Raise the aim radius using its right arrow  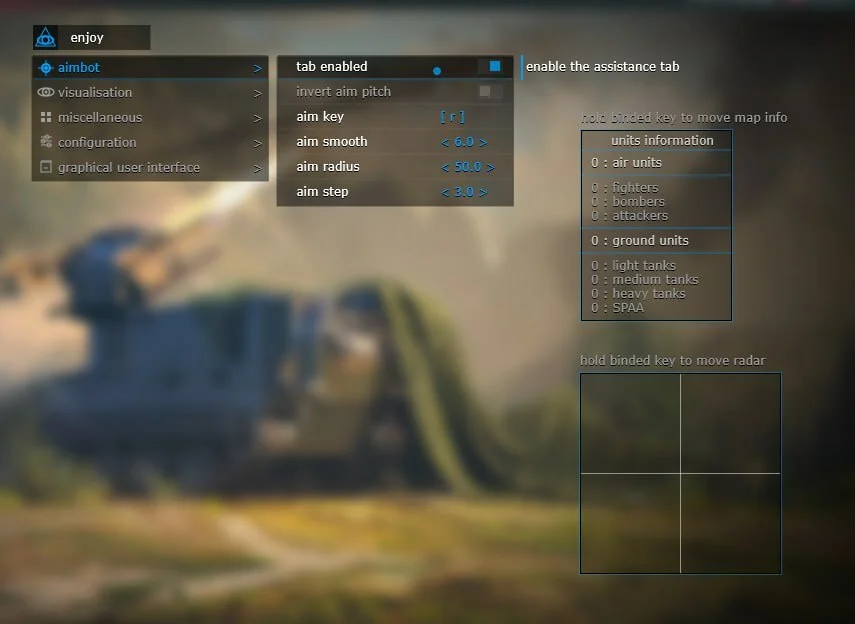click(490, 167)
